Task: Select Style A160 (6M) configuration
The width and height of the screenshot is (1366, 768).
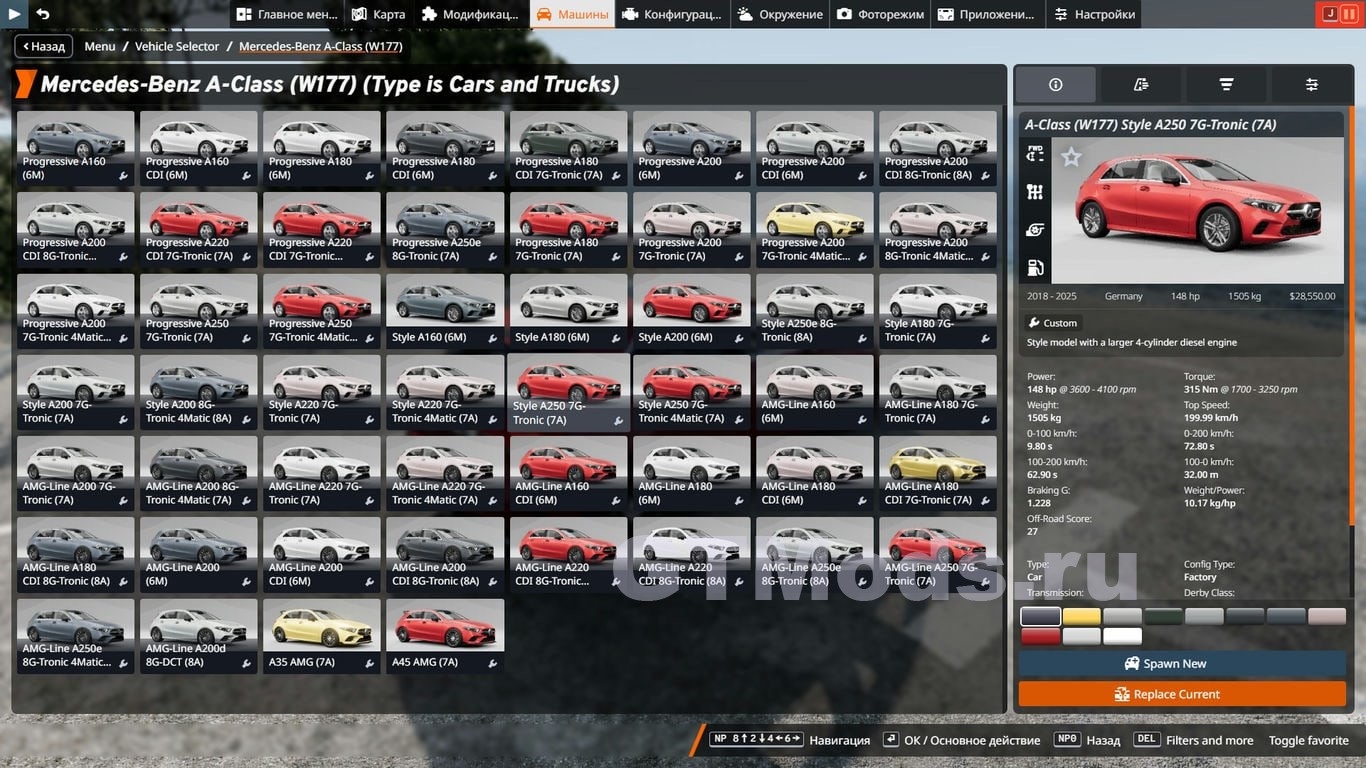Action: click(x=445, y=311)
